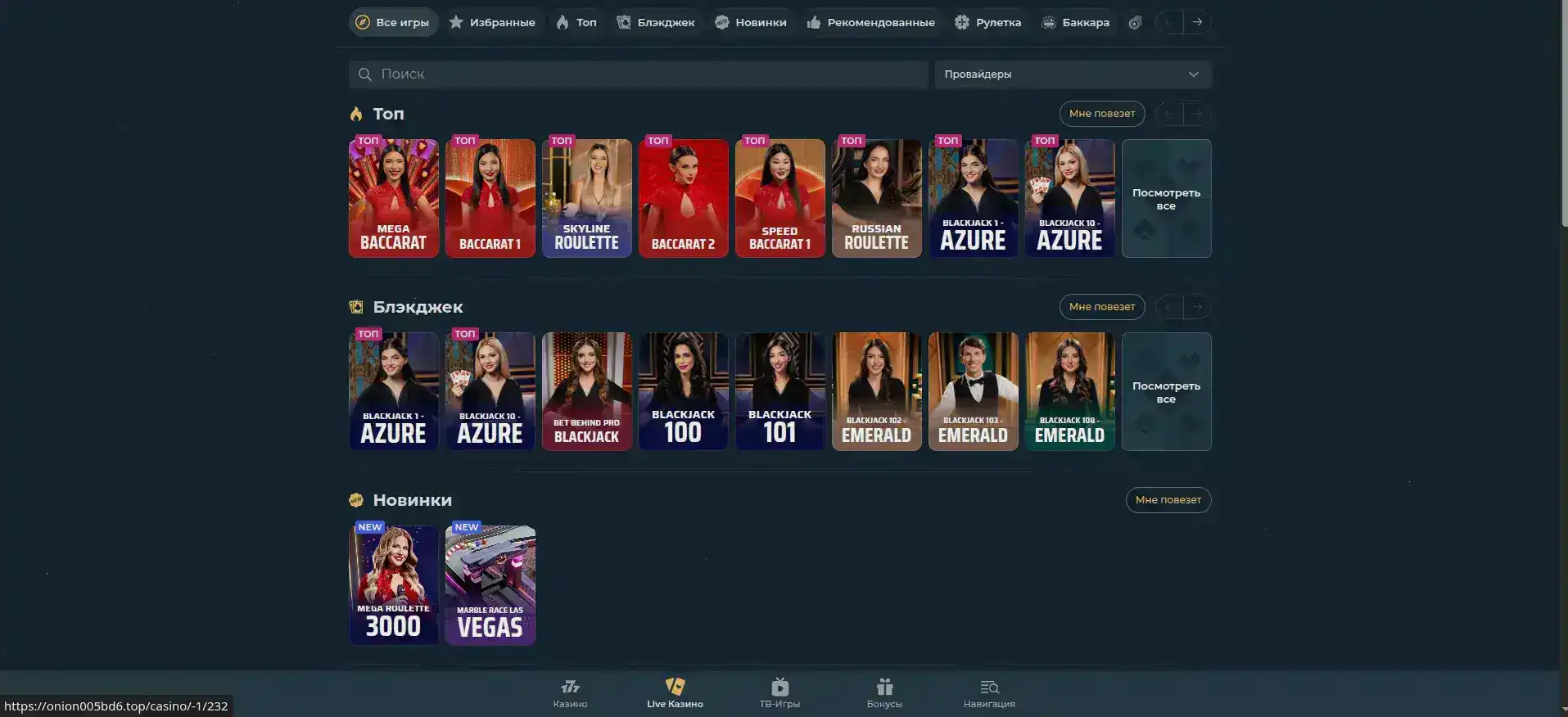The image size is (1568, 717).
Task: Go to the Бонусы page
Action: pos(884,692)
